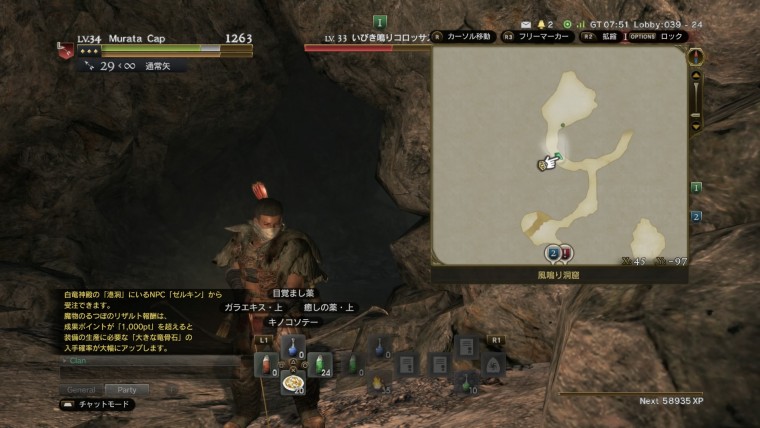The height and width of the screenshot is (428, 760).
Task: Switch to the General chat tab
Action: (82, 389)
